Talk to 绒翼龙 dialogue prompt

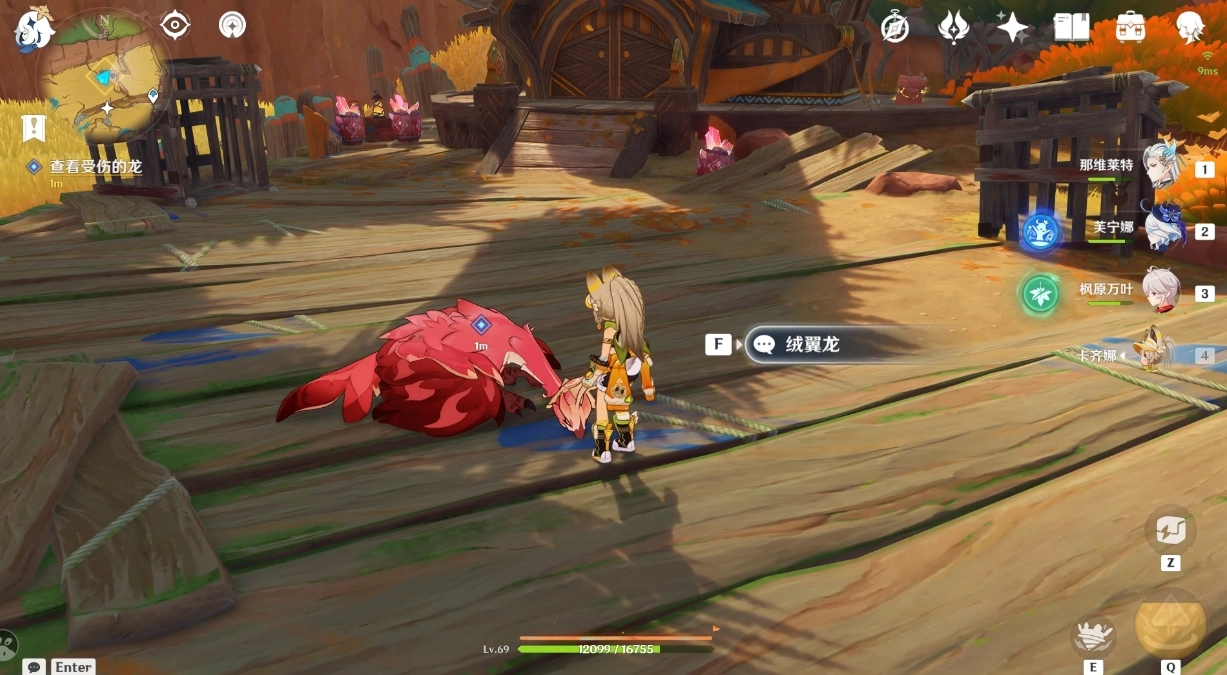(x=811, y=344)
